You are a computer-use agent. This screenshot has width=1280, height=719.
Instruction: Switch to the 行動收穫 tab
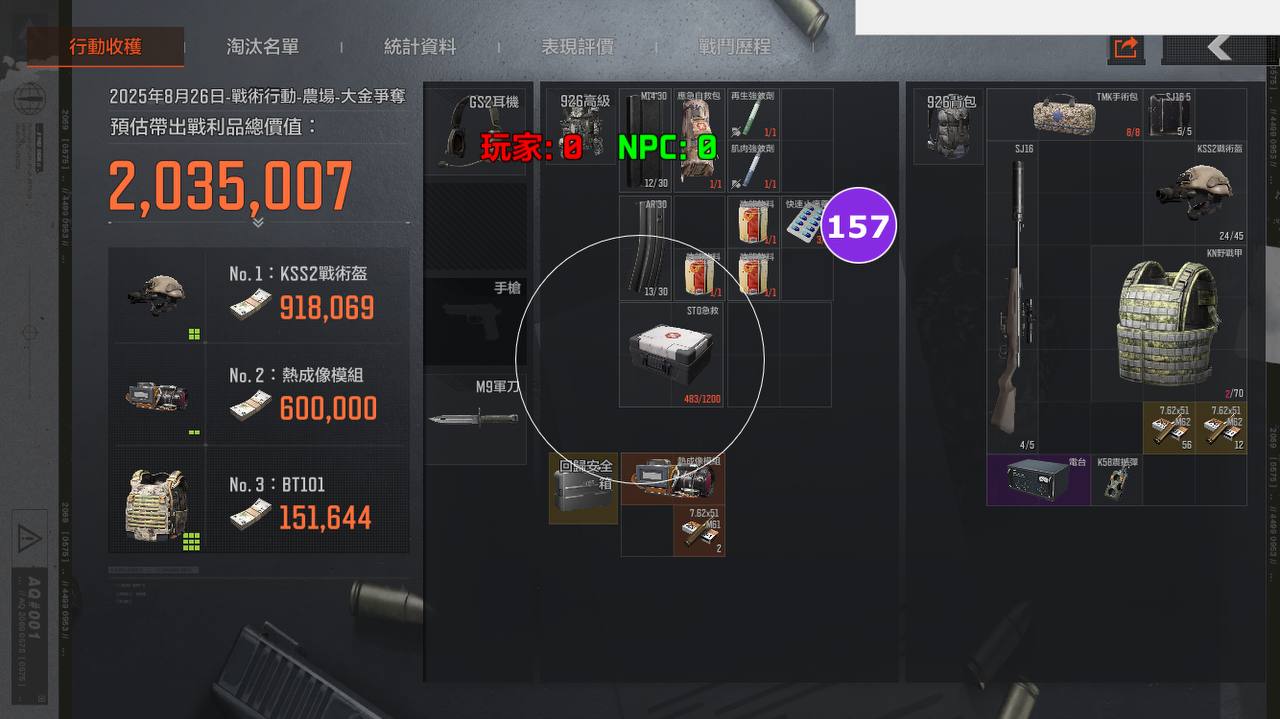(105, 47)
